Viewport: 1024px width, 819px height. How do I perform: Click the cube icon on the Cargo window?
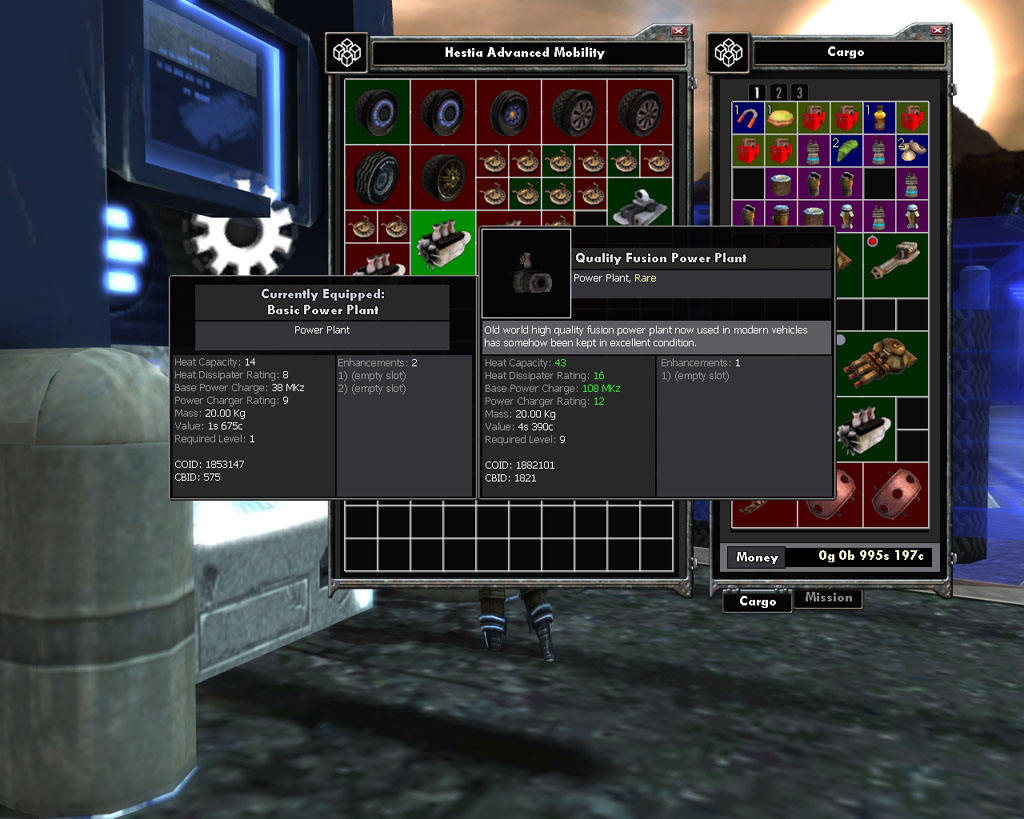pyautogui.click(x=729, y=51)
